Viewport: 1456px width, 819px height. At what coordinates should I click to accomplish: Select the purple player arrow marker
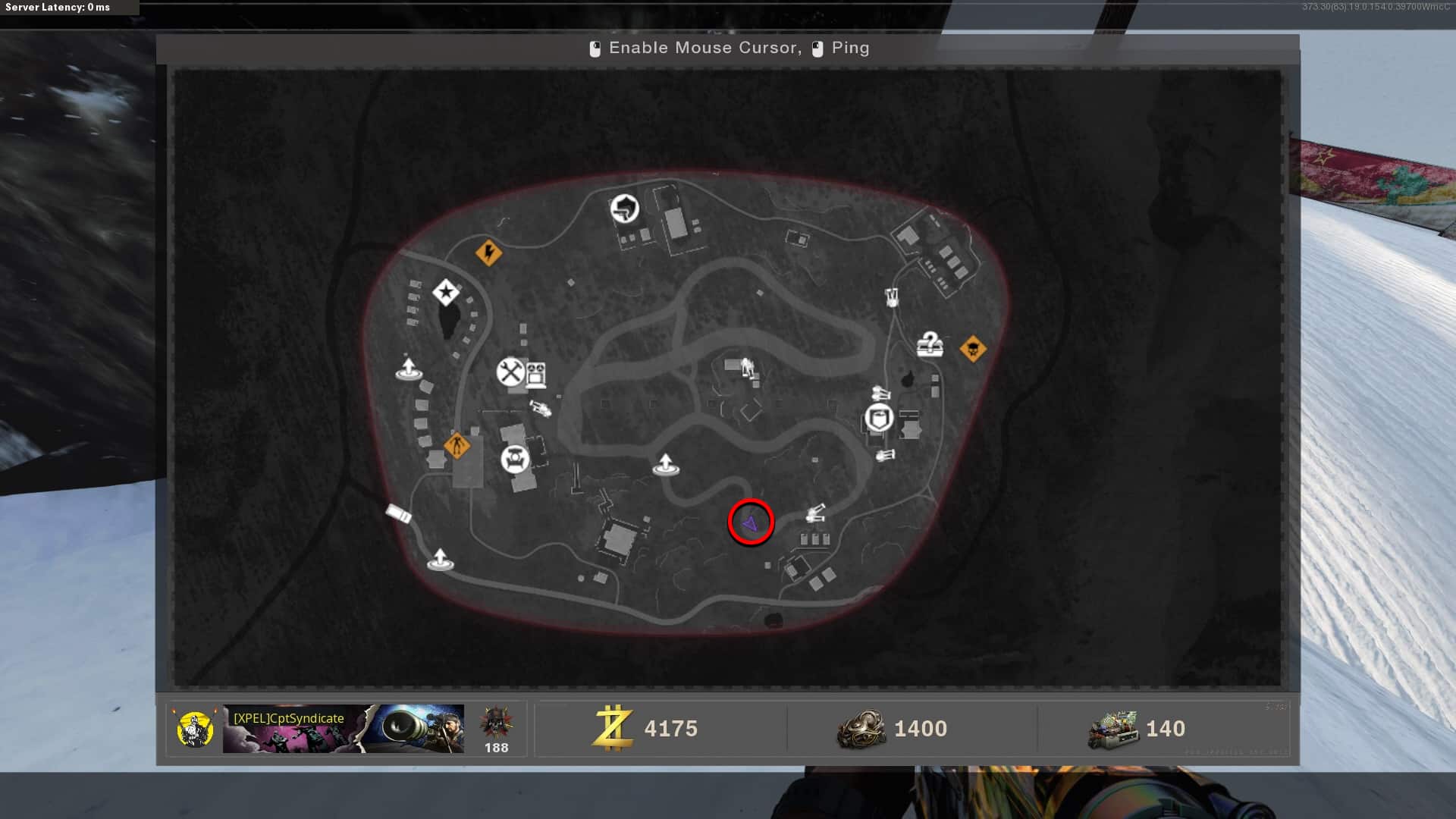[x=751, y=523]
